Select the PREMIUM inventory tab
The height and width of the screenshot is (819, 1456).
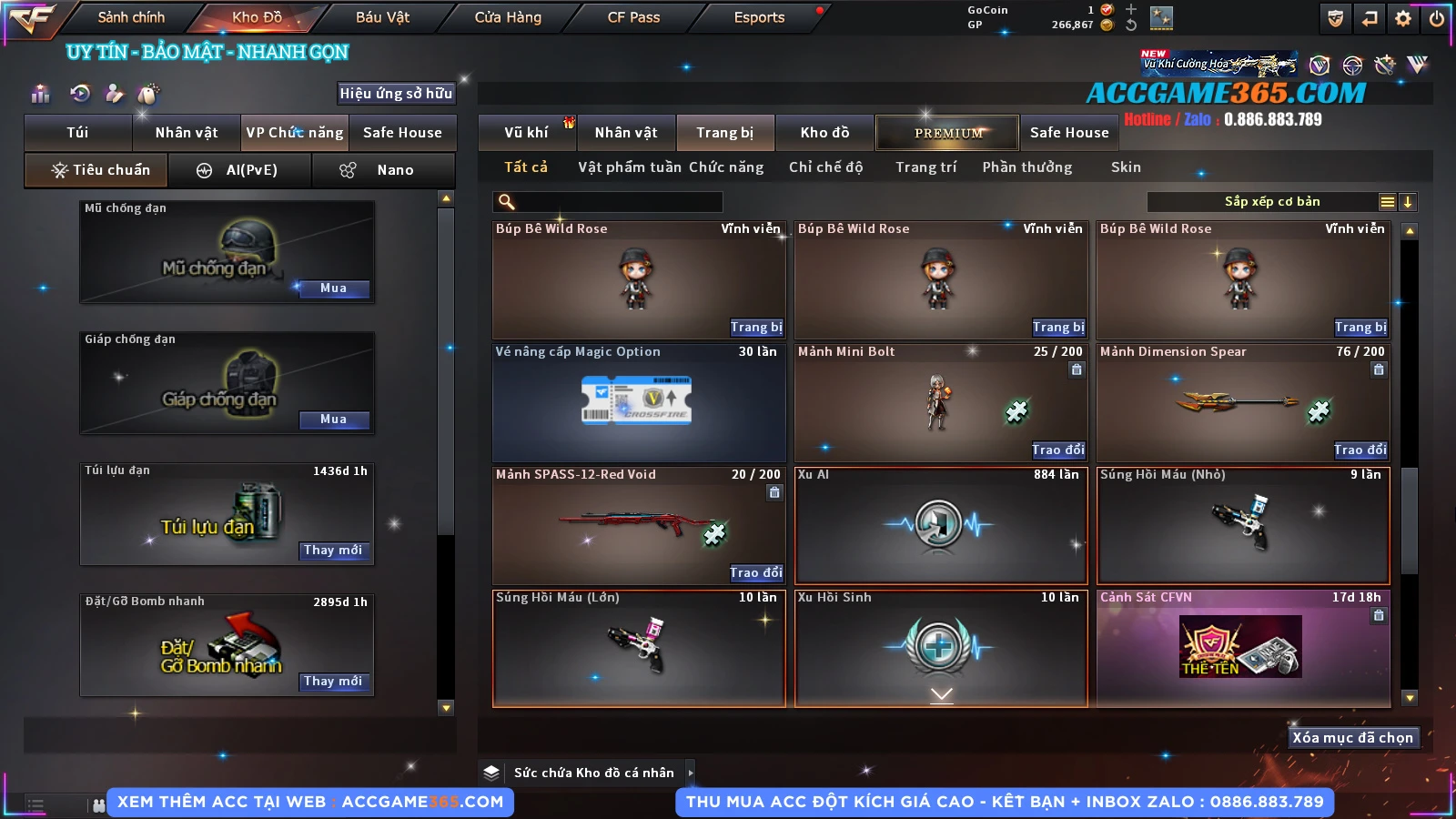947,133
